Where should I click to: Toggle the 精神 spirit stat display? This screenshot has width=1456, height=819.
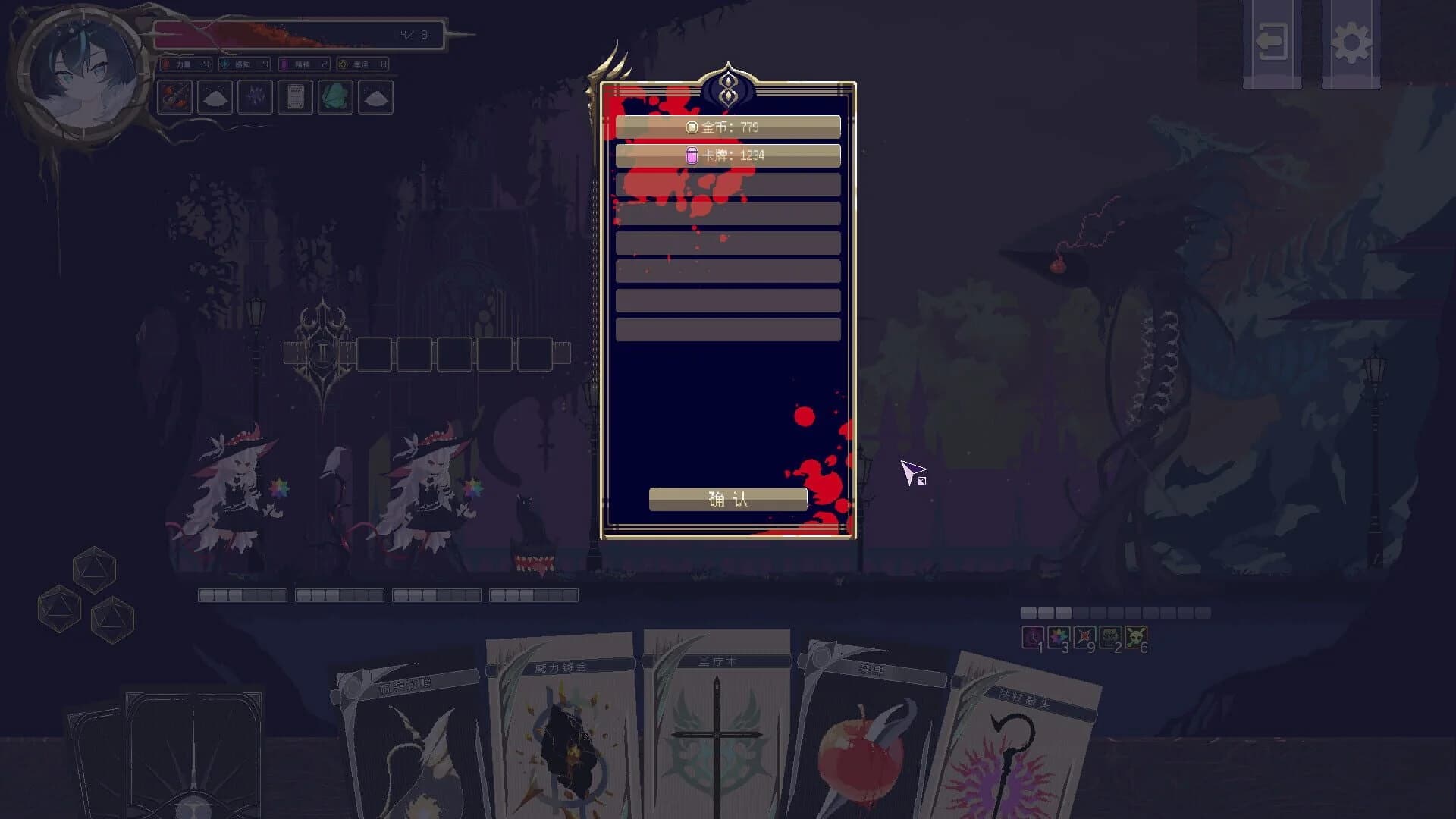click(303, 64)
